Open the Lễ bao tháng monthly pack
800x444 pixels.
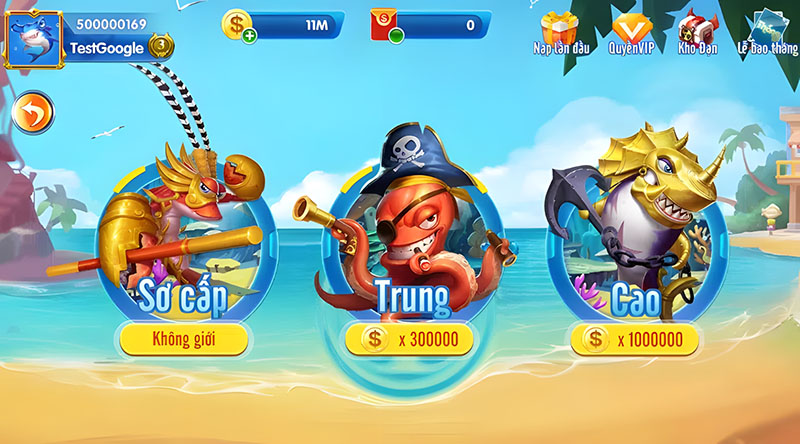coord(770,32)
